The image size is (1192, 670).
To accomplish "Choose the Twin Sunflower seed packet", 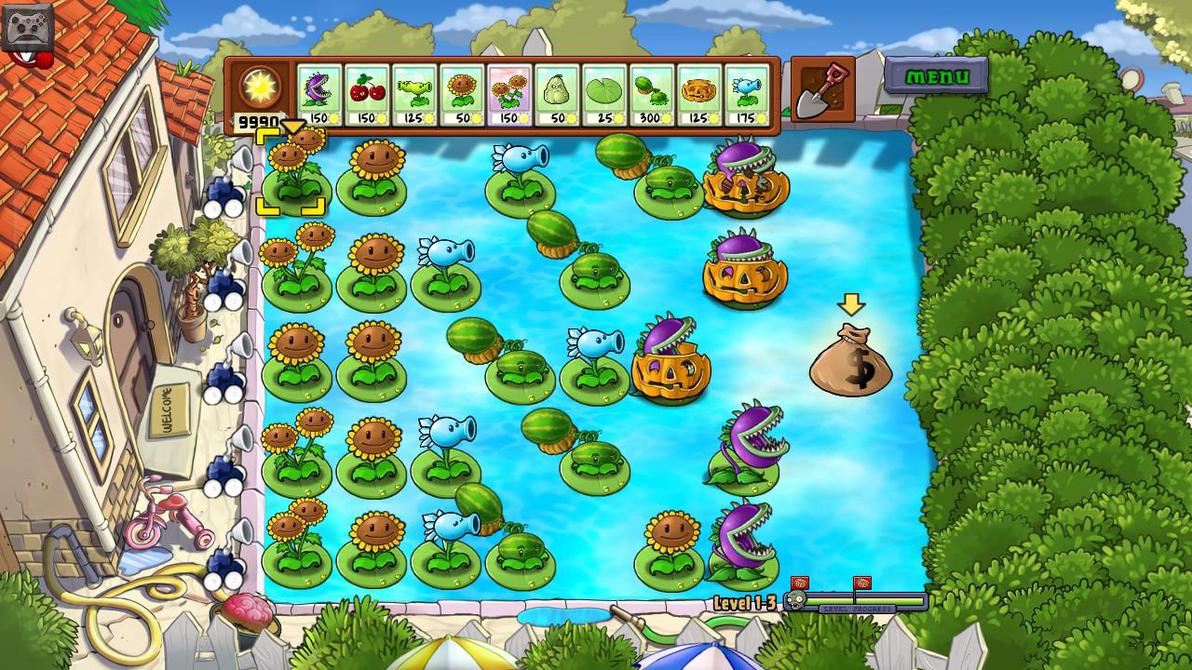I will pyautogui.click(x=510, y=95).
